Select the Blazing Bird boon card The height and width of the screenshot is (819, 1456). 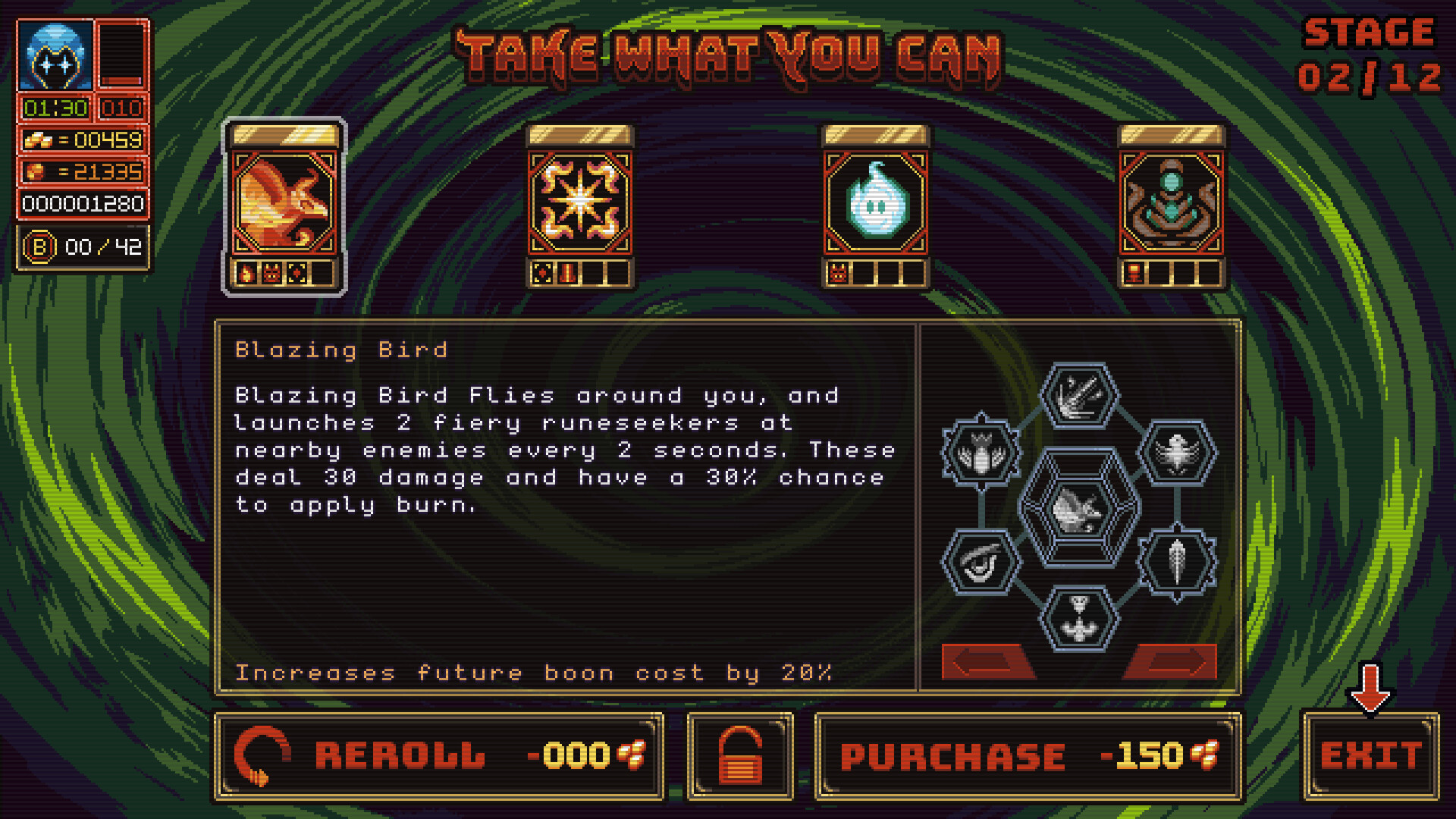pos(284,203)
